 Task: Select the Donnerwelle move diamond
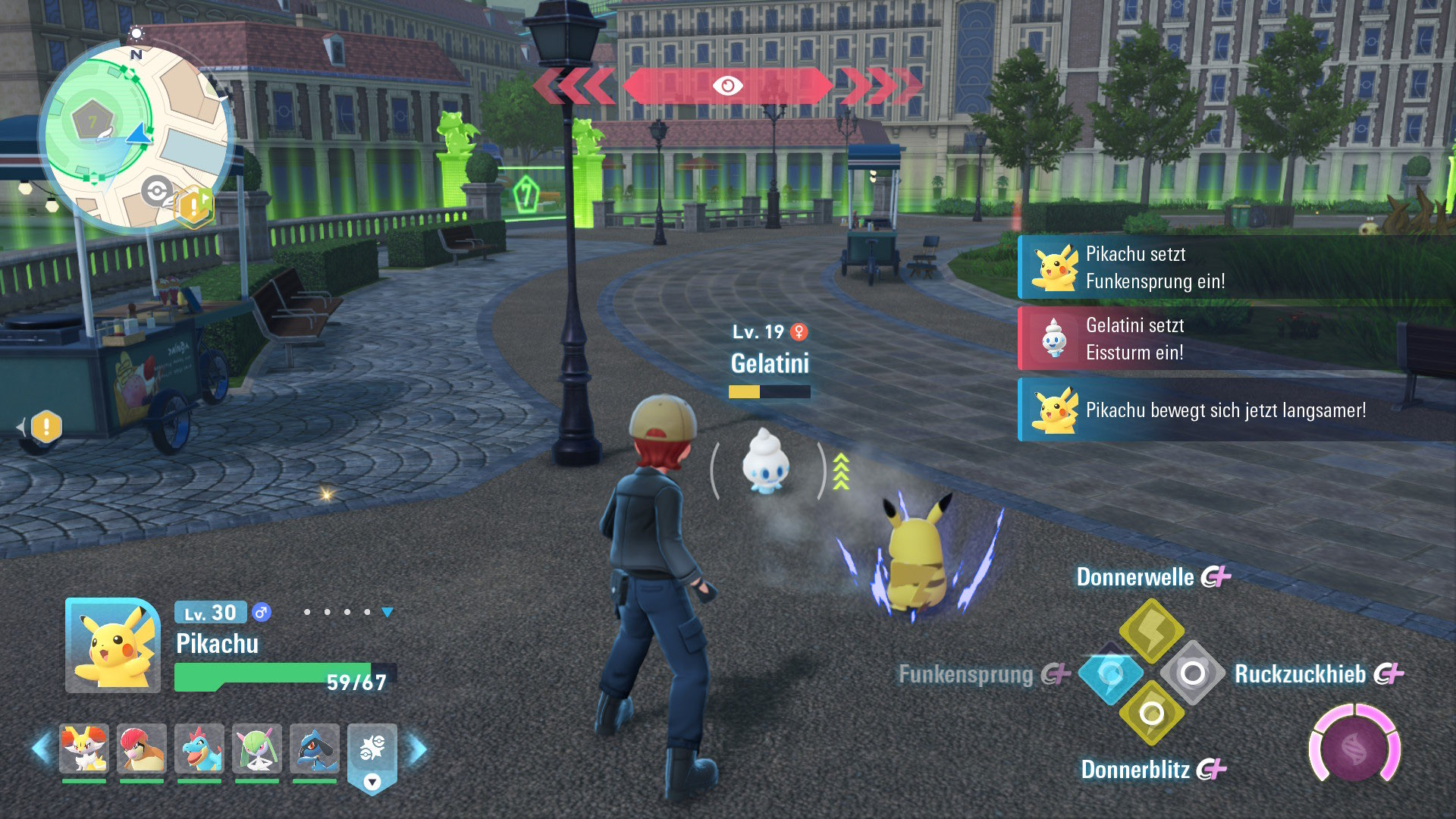(1151, 631)
